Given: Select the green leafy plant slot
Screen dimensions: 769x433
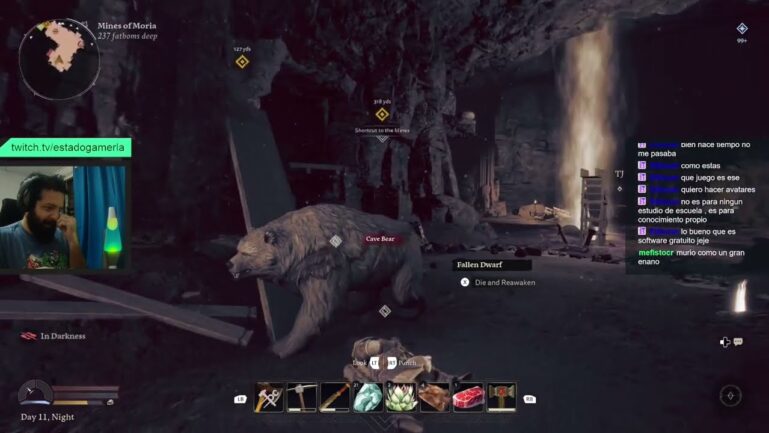Looking at the screenshot, I should point(401,397).
